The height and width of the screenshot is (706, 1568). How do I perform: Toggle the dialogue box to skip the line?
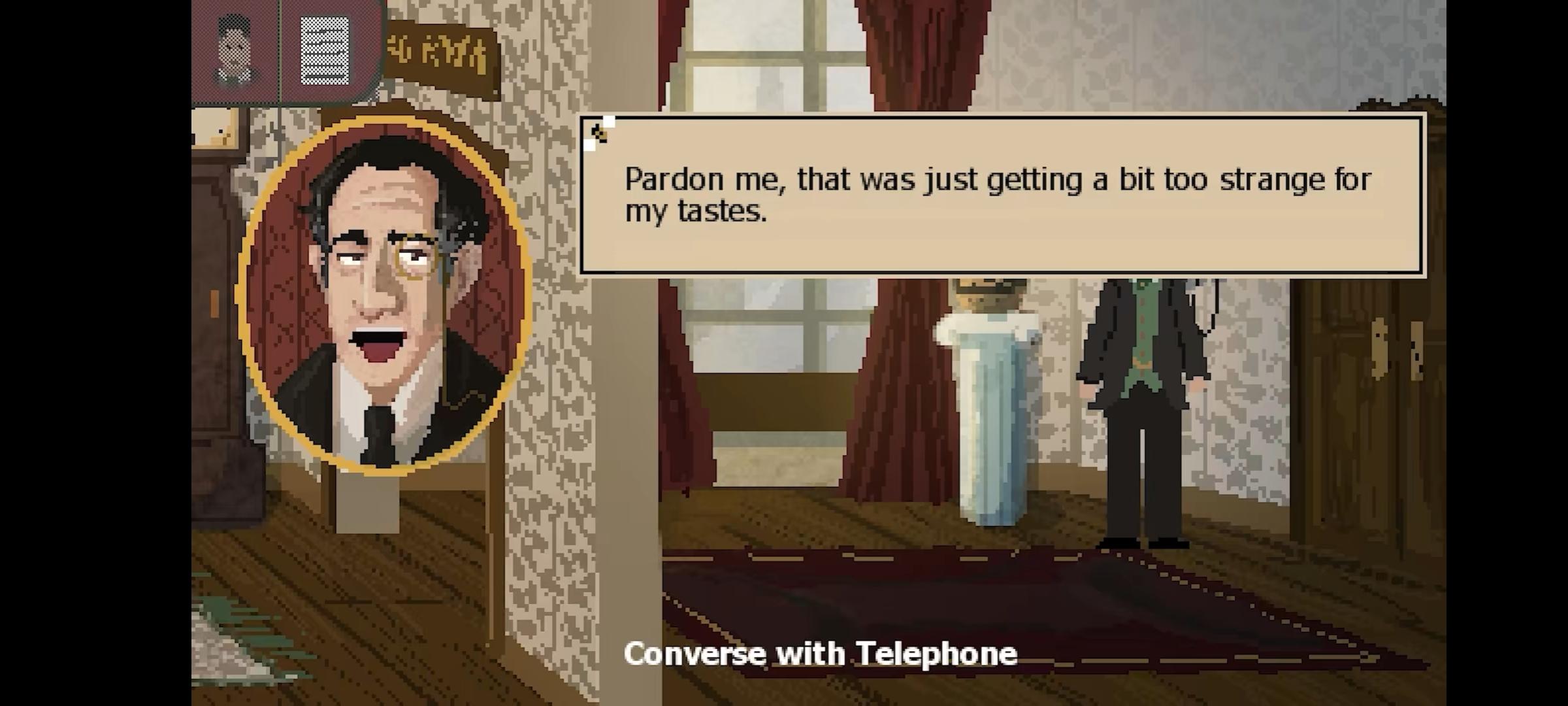tap(1000, 196)
